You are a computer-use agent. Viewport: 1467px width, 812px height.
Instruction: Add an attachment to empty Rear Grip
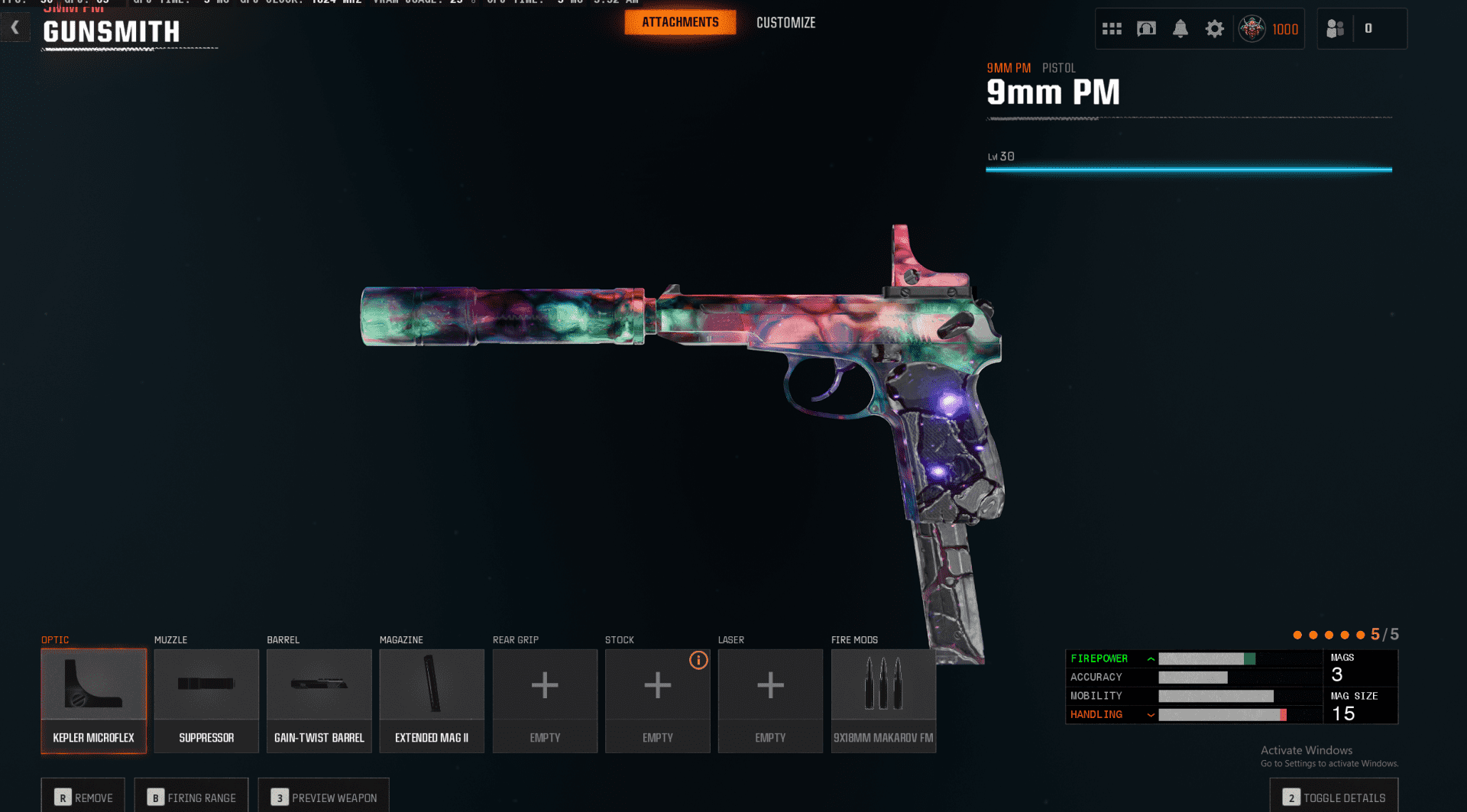pos(545,700)
